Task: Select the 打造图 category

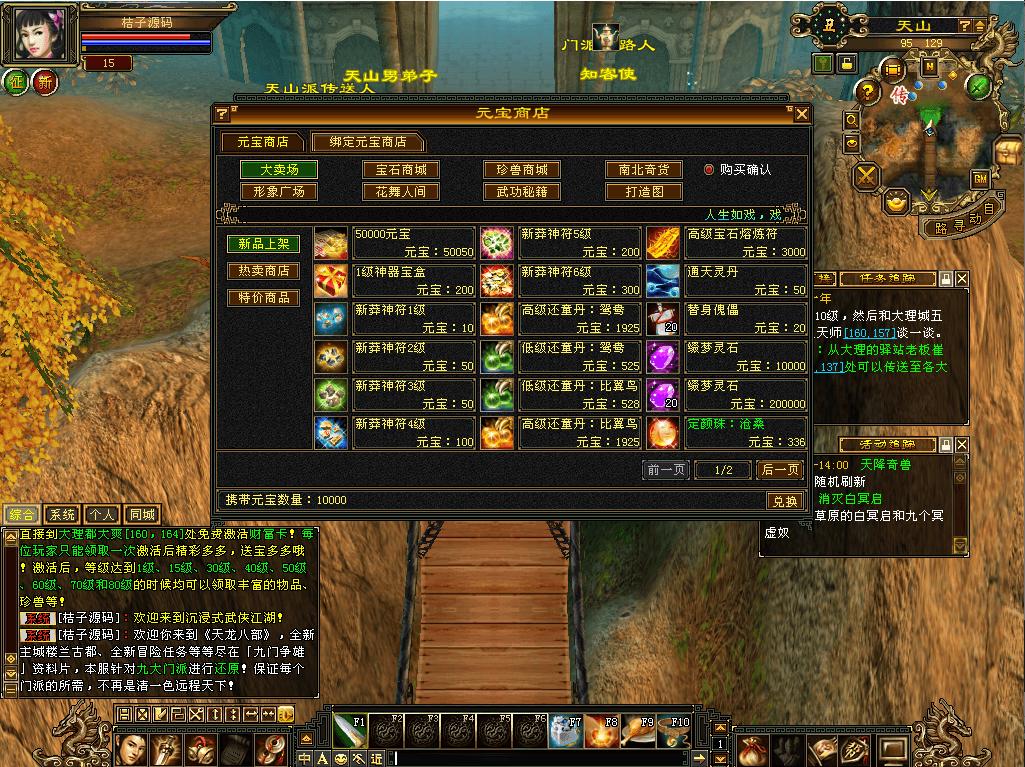Action: click(x=644, y=191)
